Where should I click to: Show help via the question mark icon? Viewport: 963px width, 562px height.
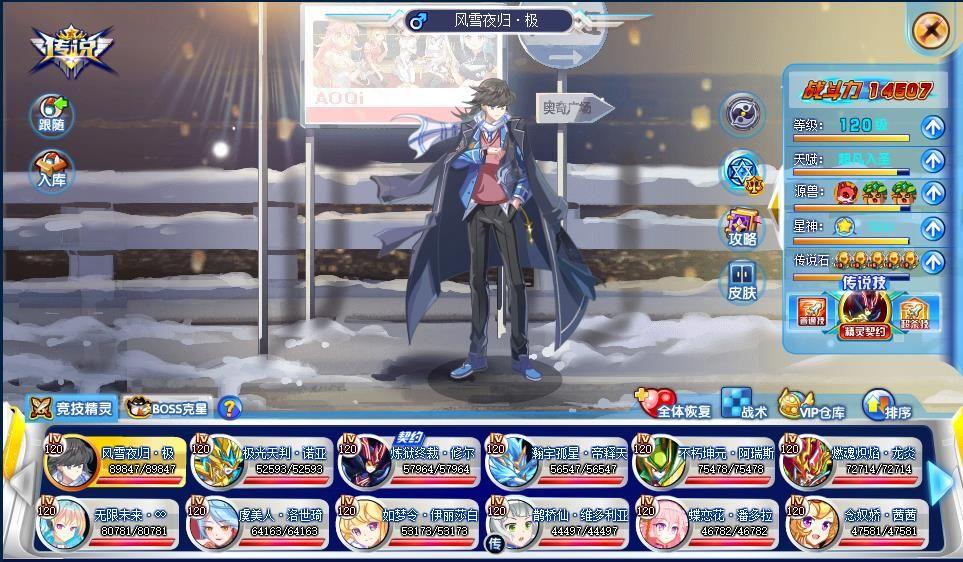click(230, 407)
